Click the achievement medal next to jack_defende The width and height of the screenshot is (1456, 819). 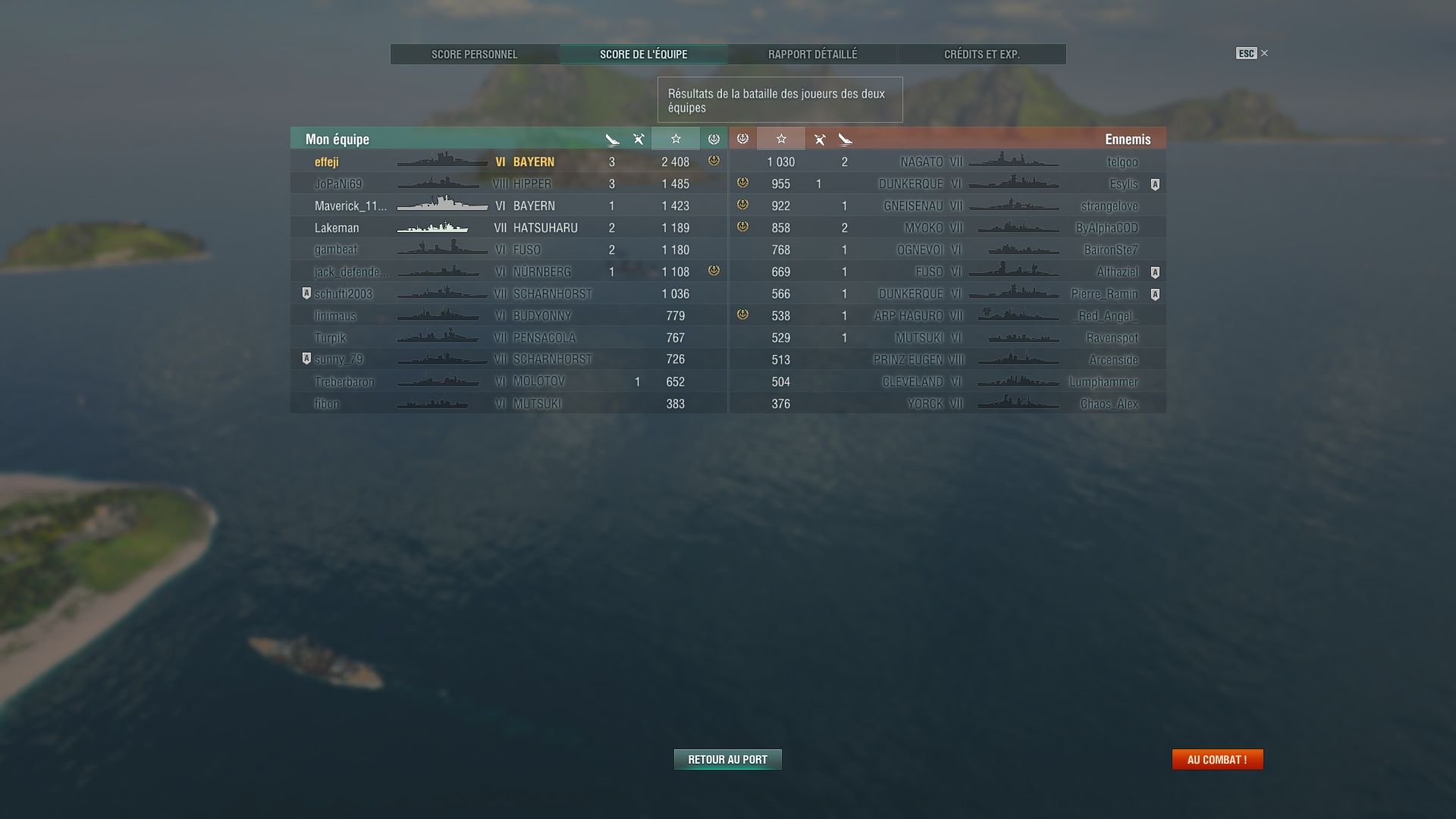pyautogui.click(x=712, y=271)
